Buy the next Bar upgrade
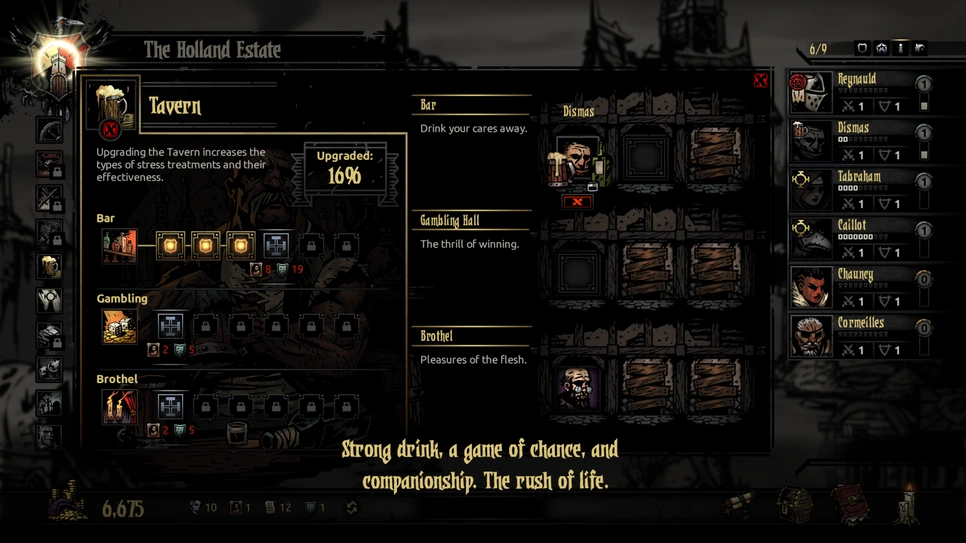Screen dimensions: 966x543 pyautogui.click(x=276, y=245)
